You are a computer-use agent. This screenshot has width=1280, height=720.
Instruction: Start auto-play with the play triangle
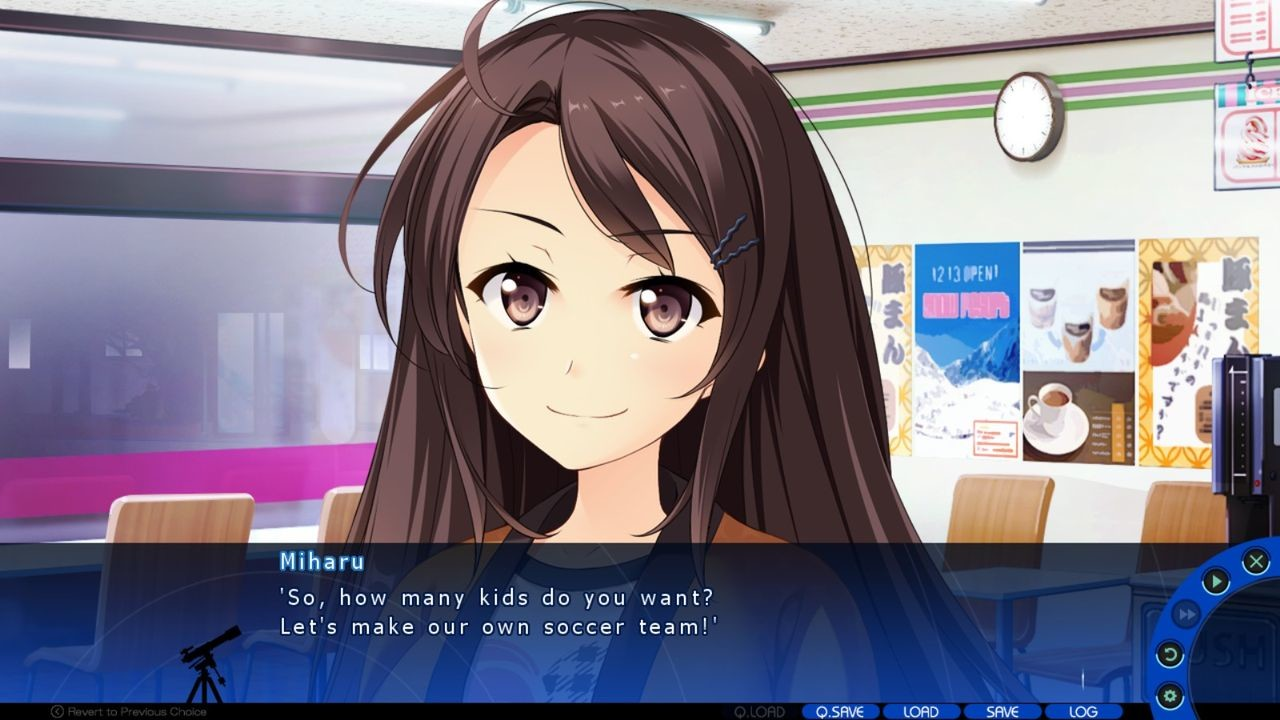click(1215, 581)
